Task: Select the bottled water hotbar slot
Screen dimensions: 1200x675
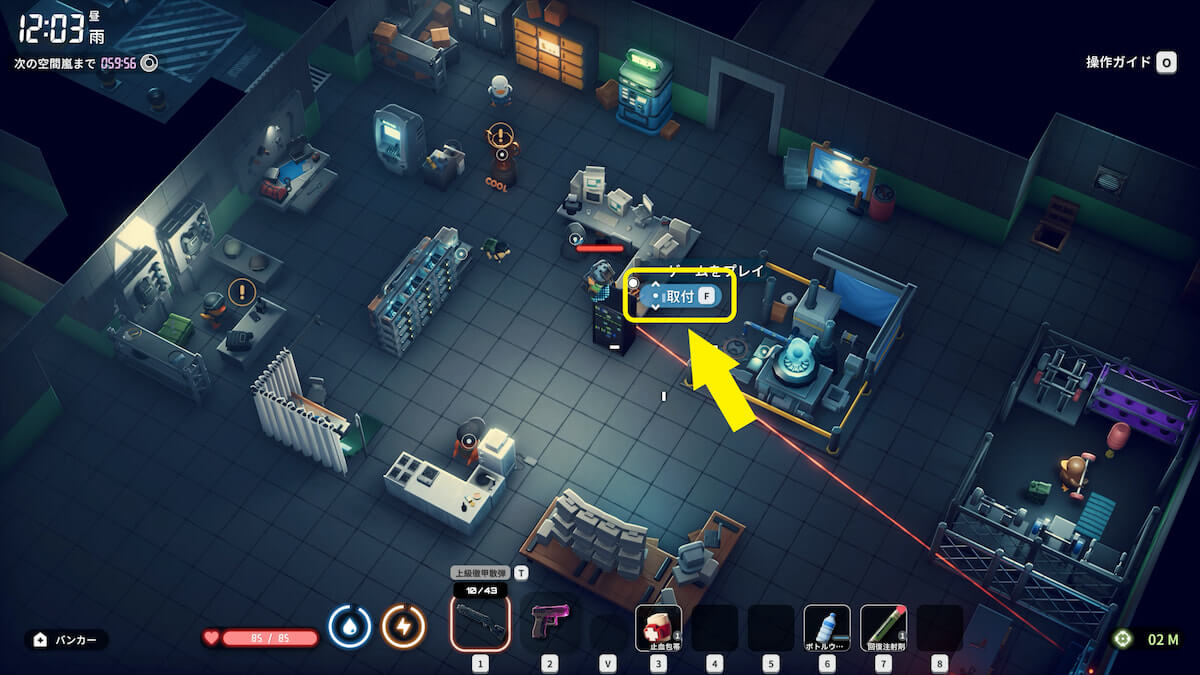Action: click(827, 627)
